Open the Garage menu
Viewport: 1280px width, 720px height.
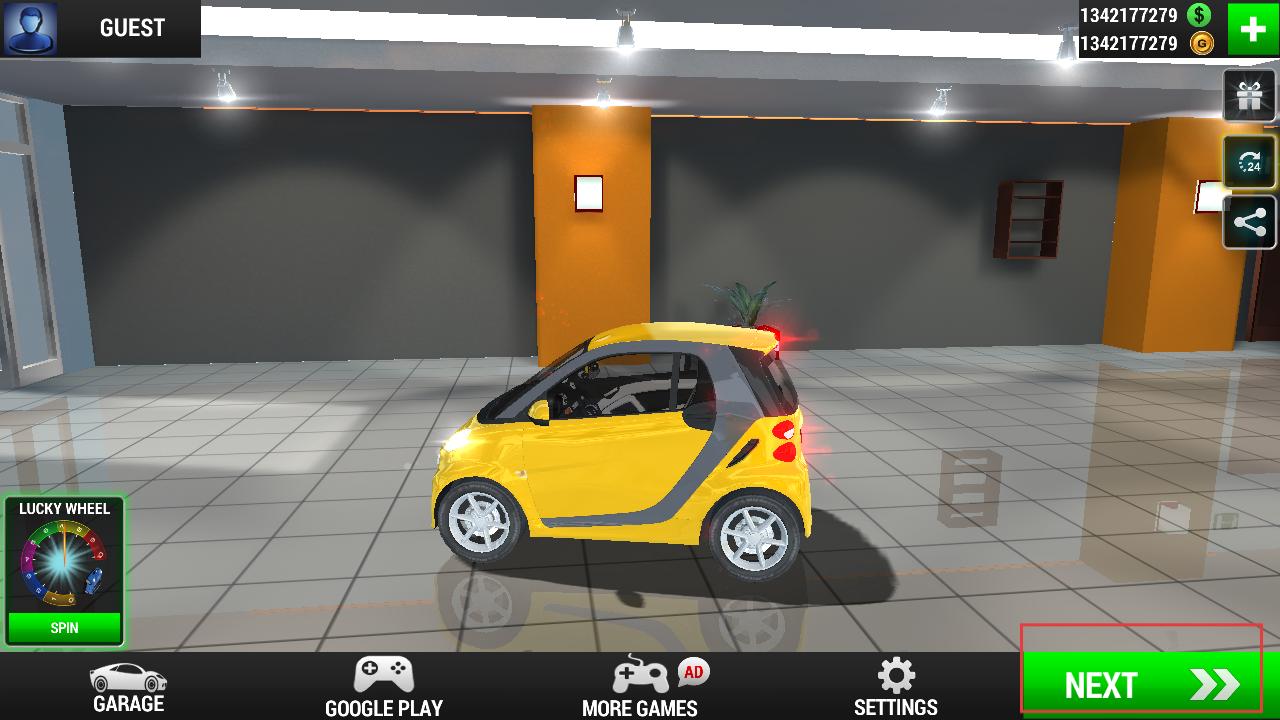click(128, 687)
